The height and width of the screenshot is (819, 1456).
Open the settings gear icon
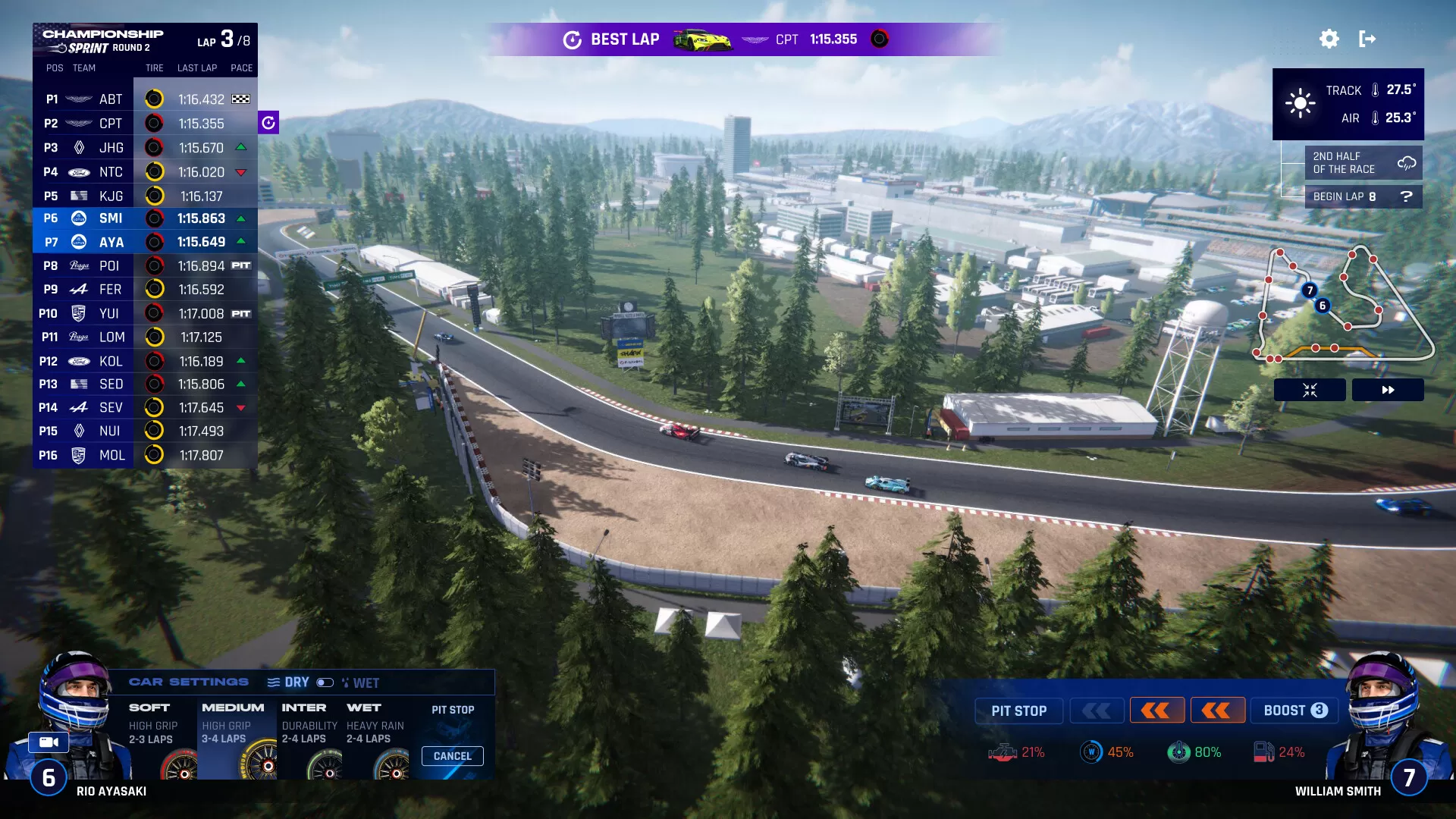(1329, 39)
